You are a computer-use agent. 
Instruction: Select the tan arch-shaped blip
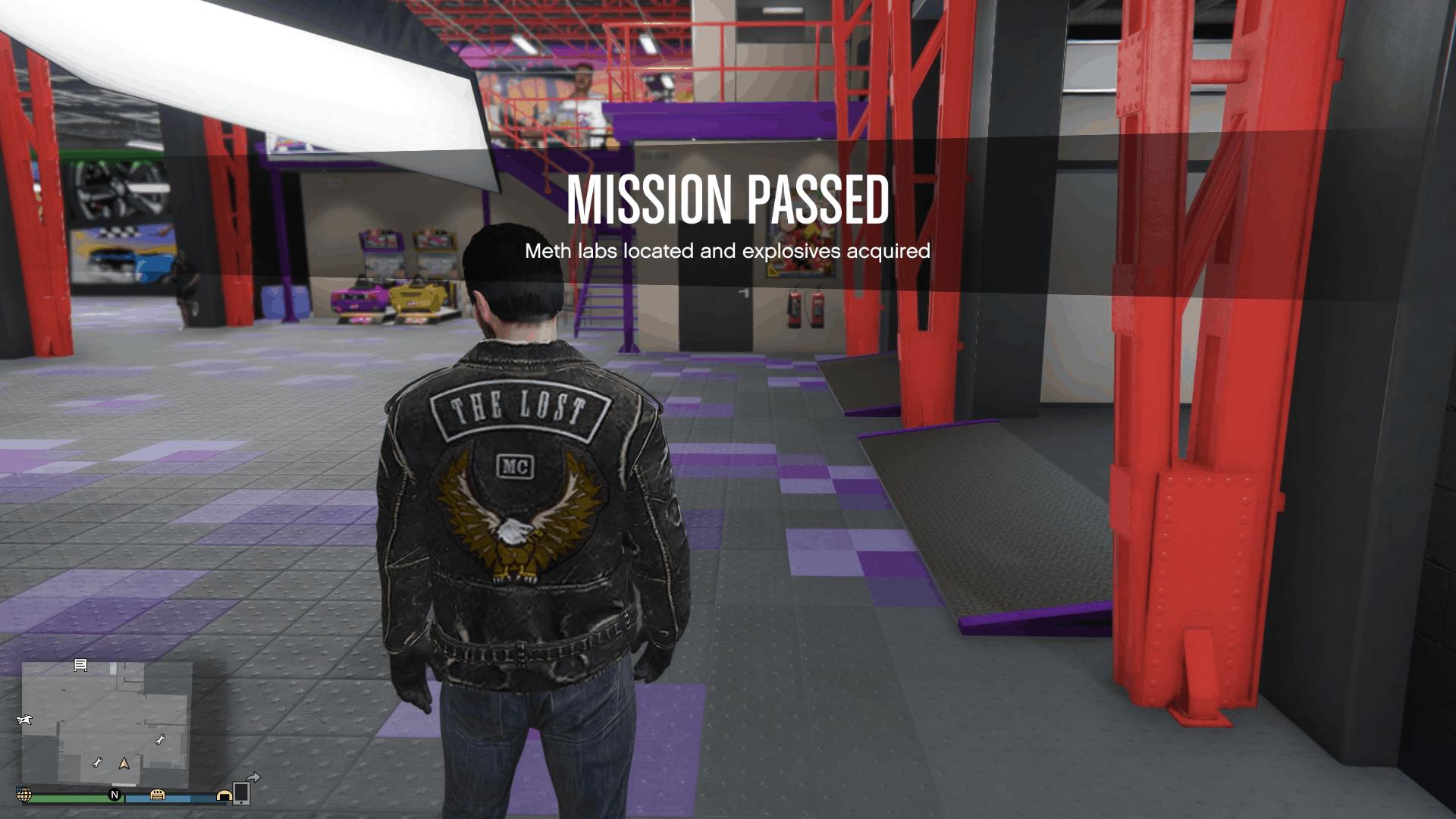point(224,795)
